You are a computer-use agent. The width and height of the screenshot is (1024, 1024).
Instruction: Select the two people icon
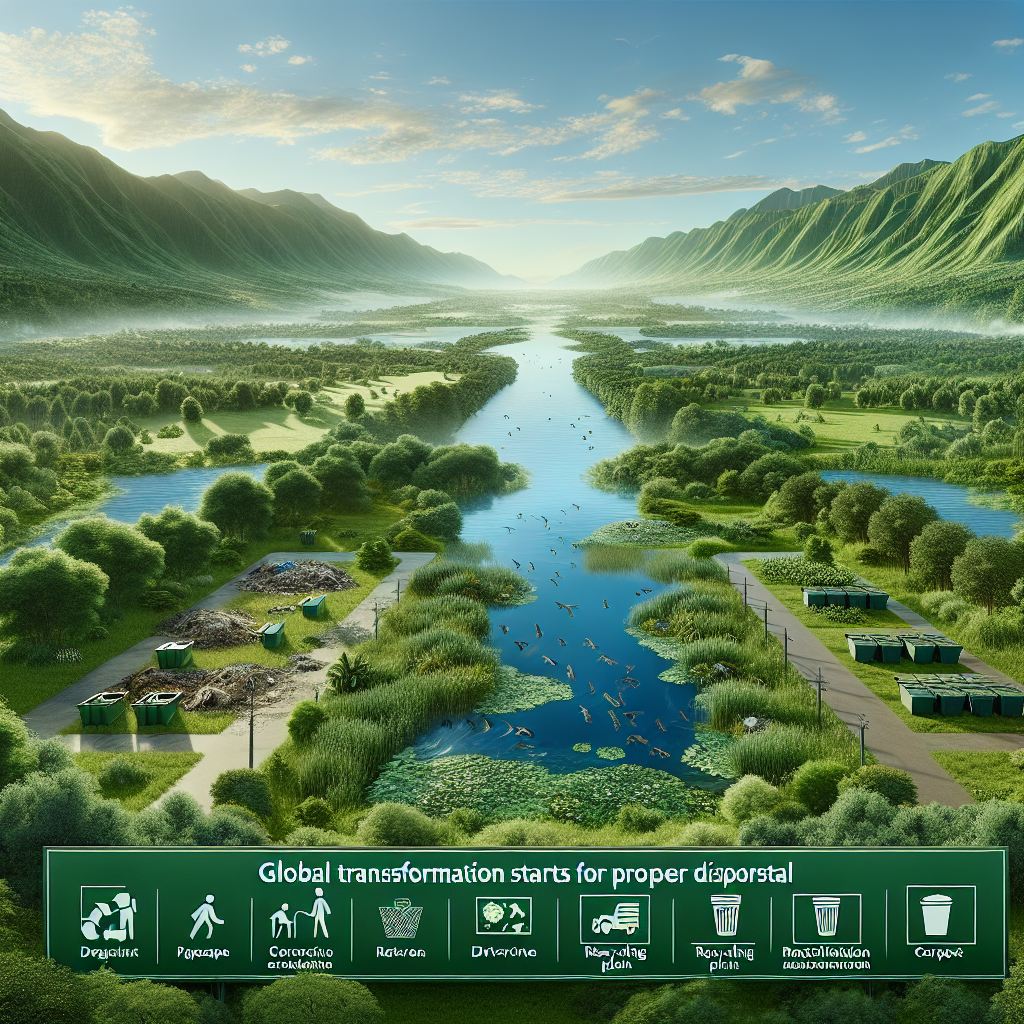pos(304,916)
